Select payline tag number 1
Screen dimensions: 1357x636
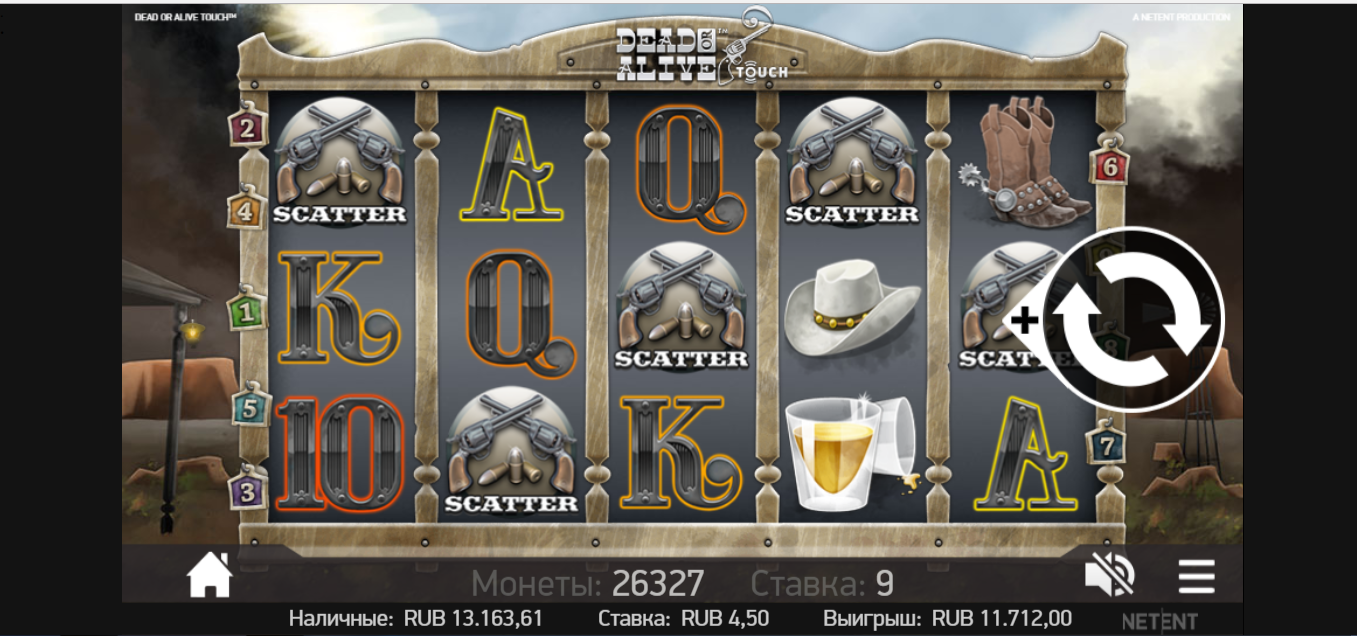[x=247, y=313]
